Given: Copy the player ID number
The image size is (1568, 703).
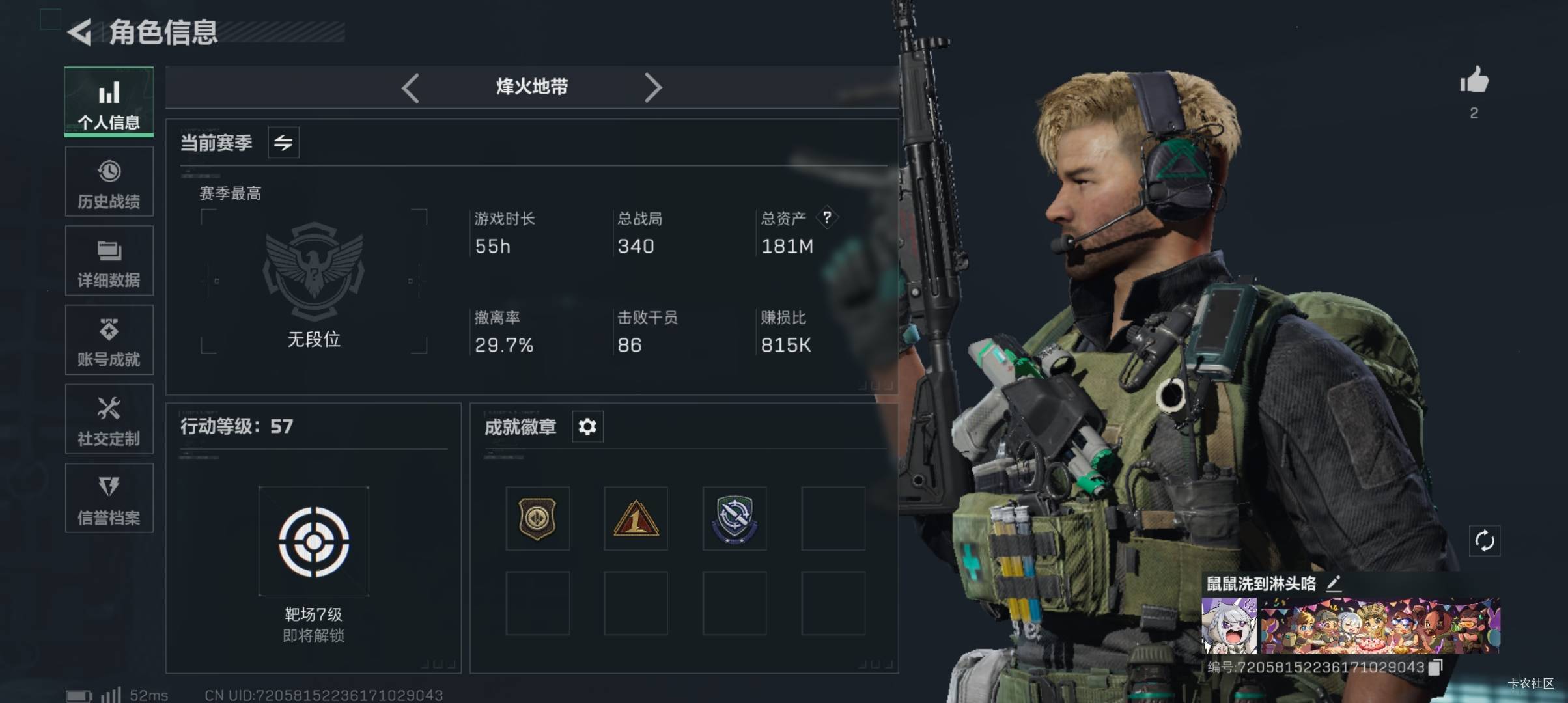Looking at the screenshot, I should click(x=1436, y=667).
